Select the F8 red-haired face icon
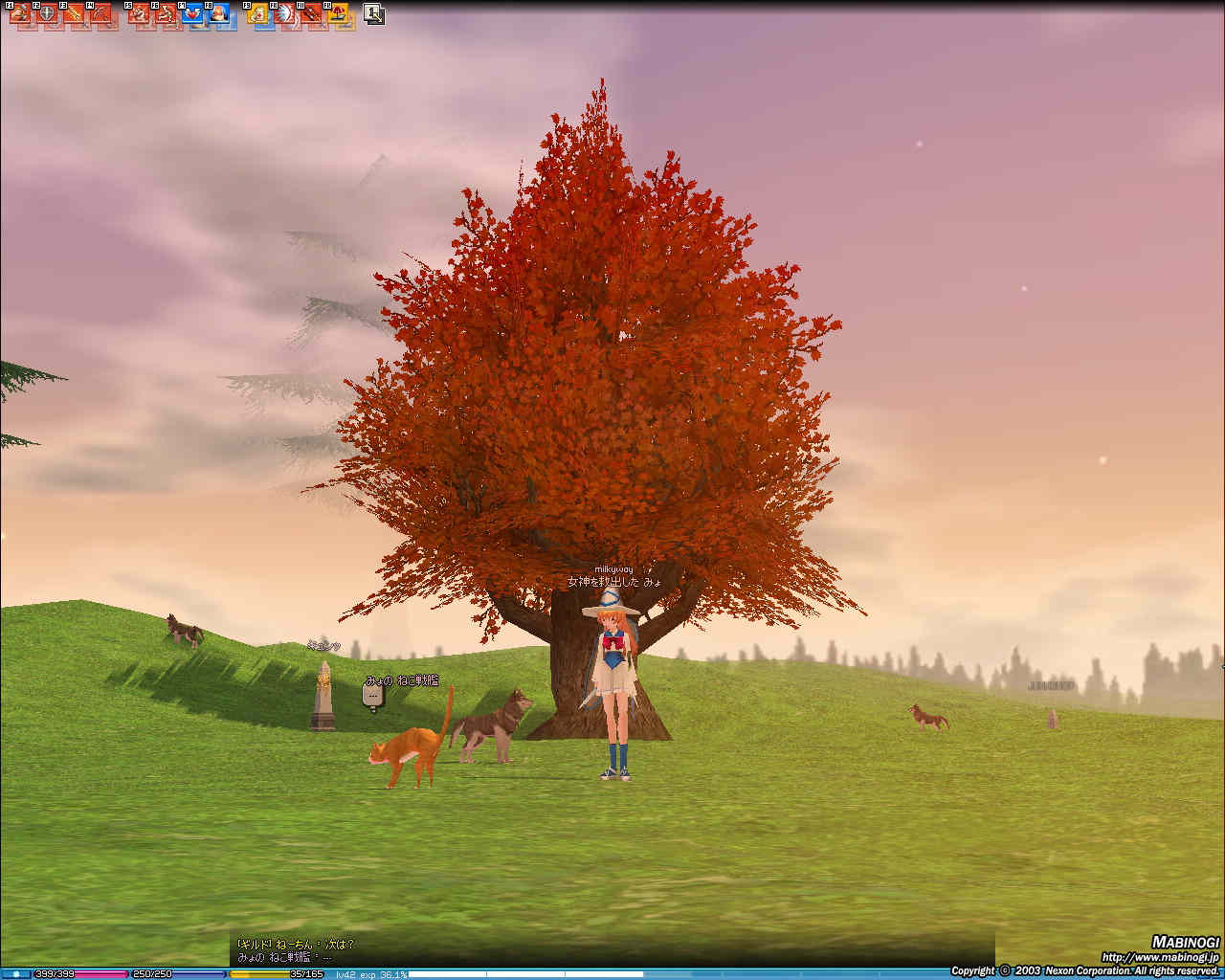 click(x=219, y=14)
